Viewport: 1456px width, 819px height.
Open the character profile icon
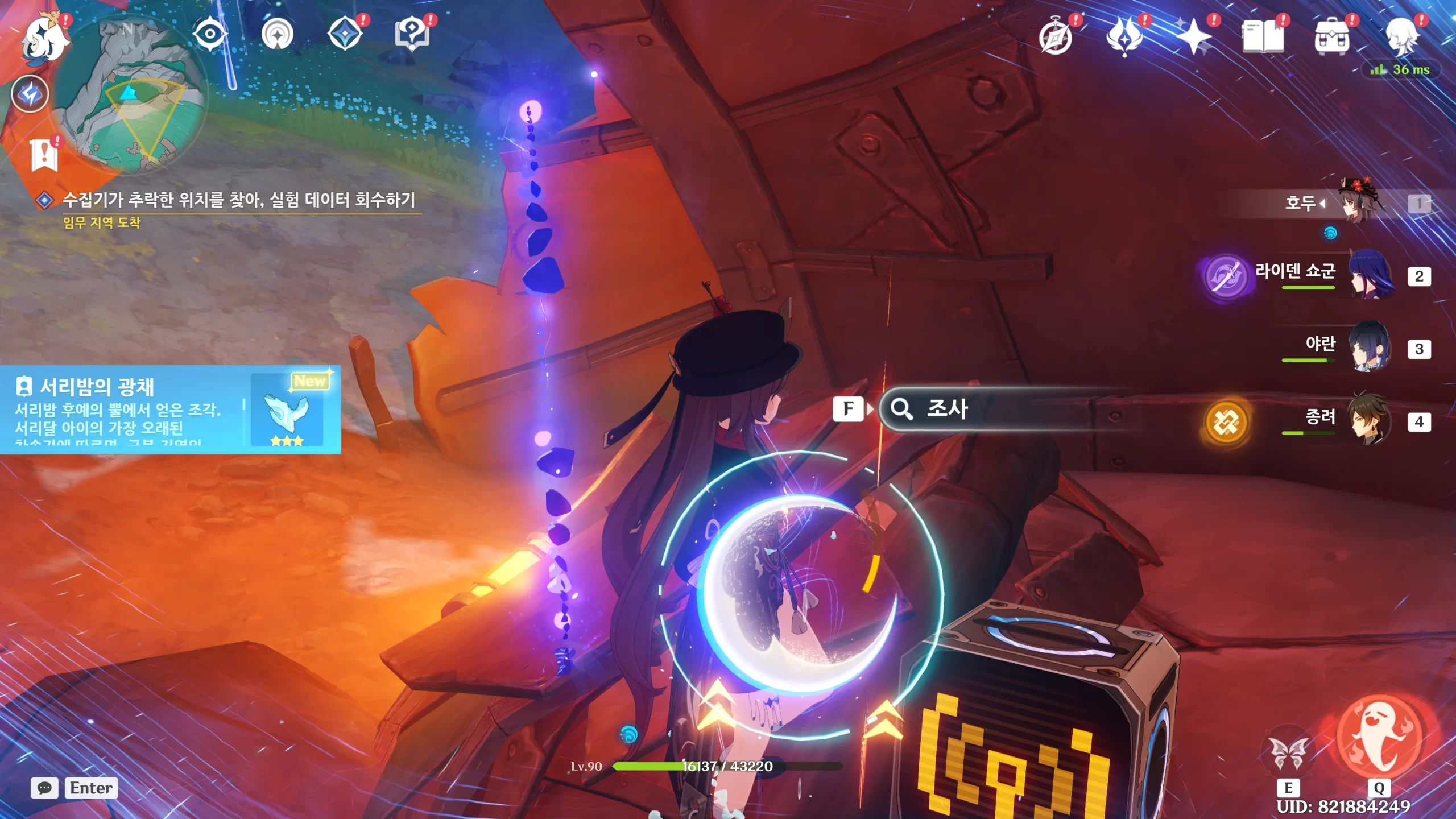[1400, 38]
